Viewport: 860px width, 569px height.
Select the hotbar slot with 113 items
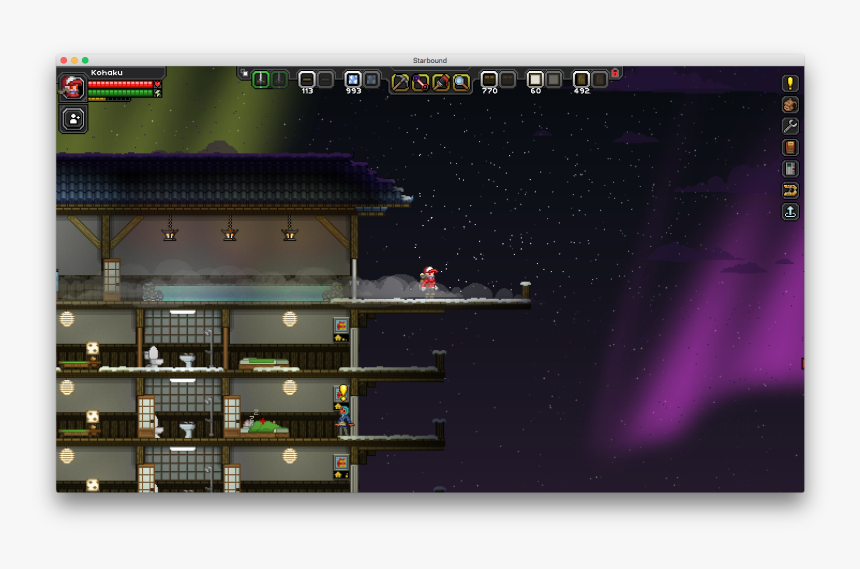tap(307, 79)
